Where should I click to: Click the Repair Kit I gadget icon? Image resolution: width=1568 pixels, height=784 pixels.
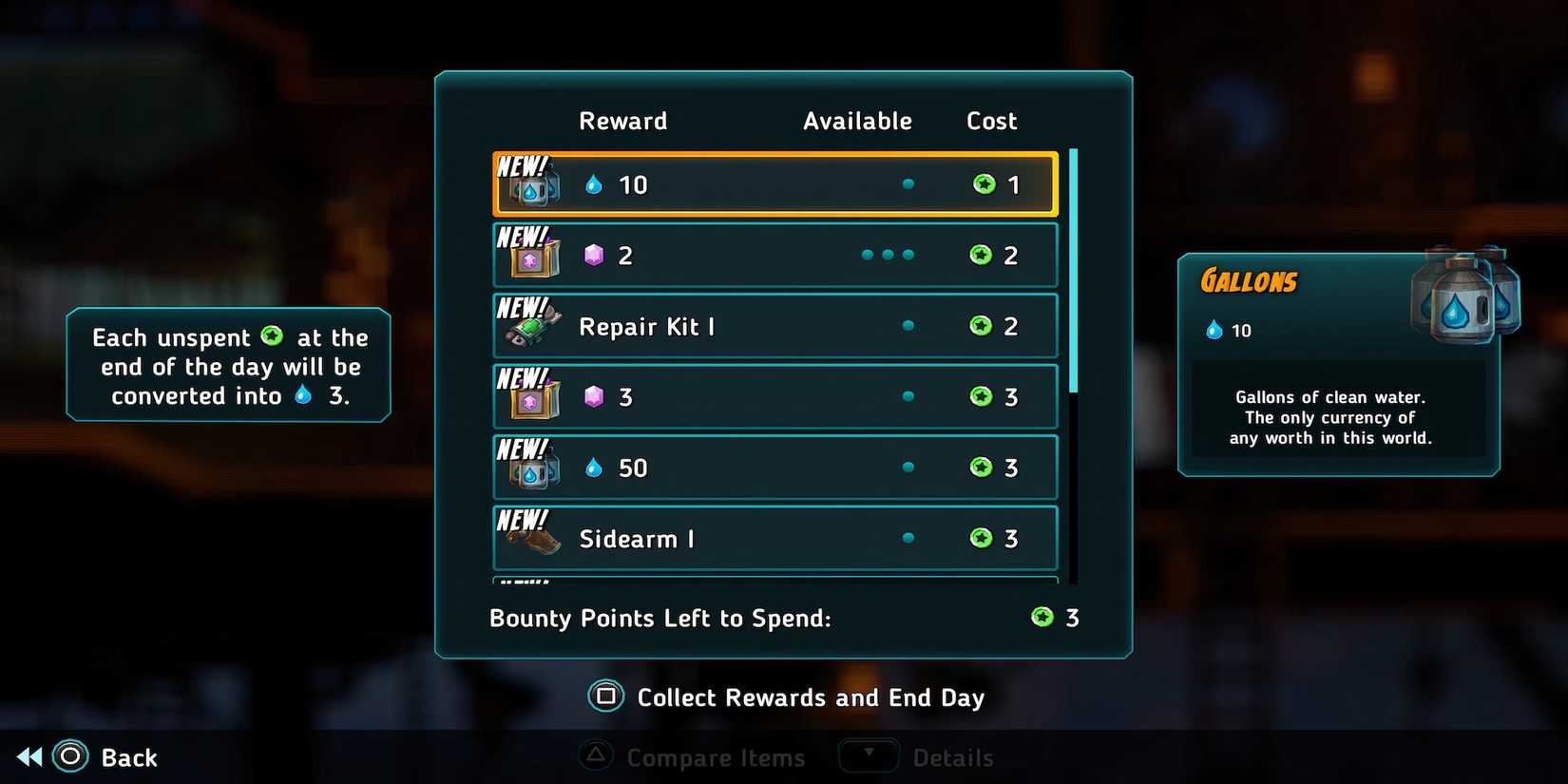(x=531, y=328)
